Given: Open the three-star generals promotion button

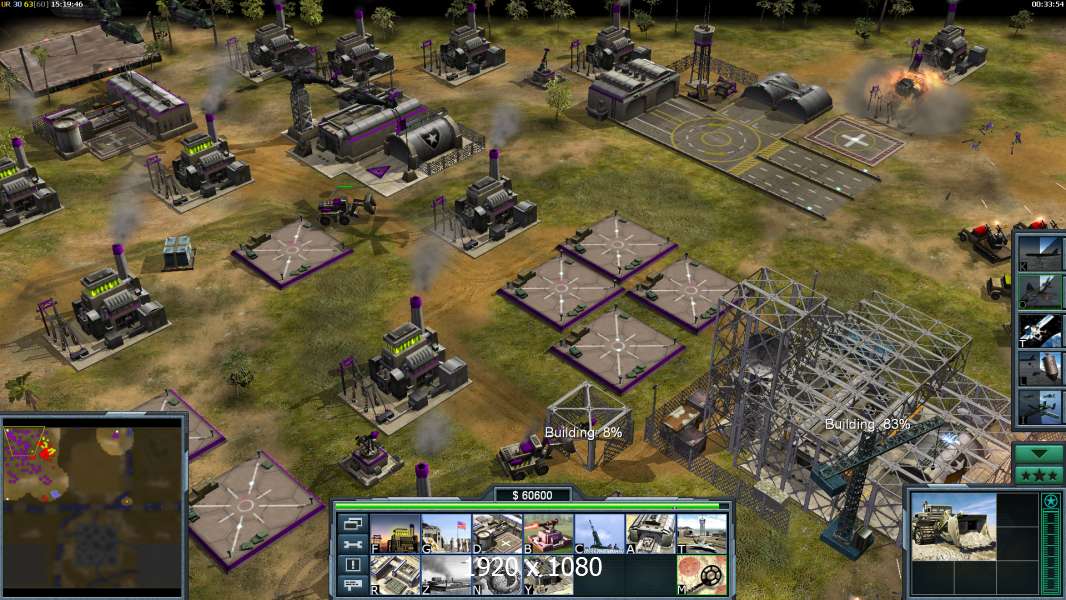Looking at the screenshot, I should 1039,474.
